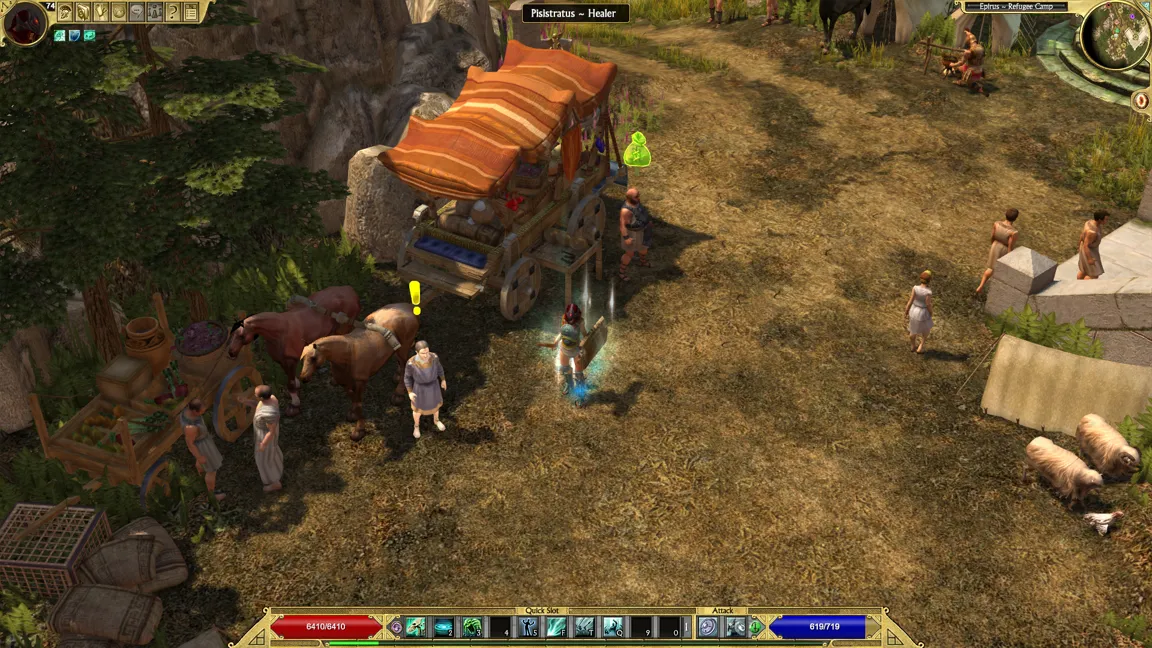Click the character portrait

(x=25, y=23)
